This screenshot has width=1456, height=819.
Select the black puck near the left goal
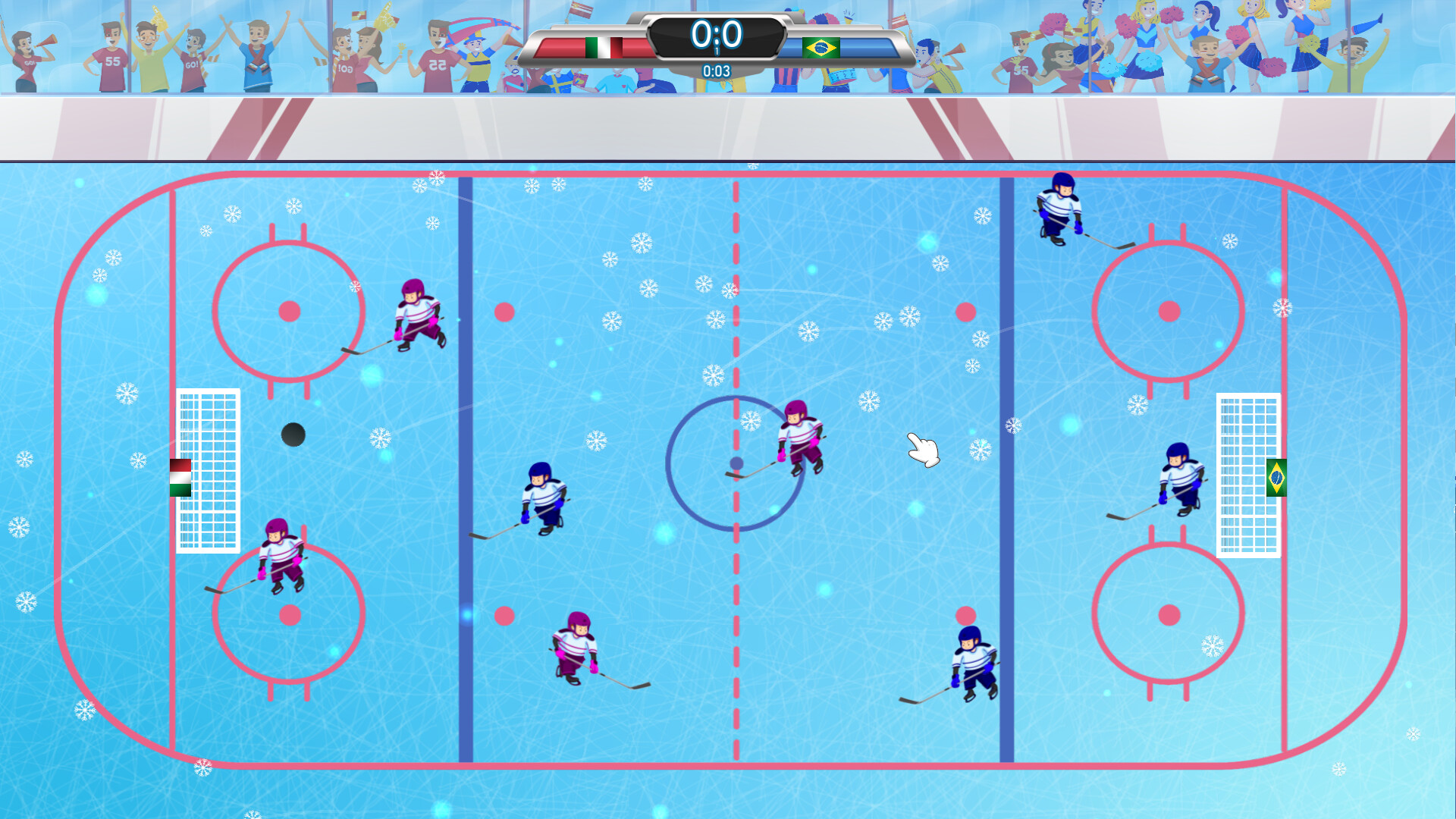point(292,435)
